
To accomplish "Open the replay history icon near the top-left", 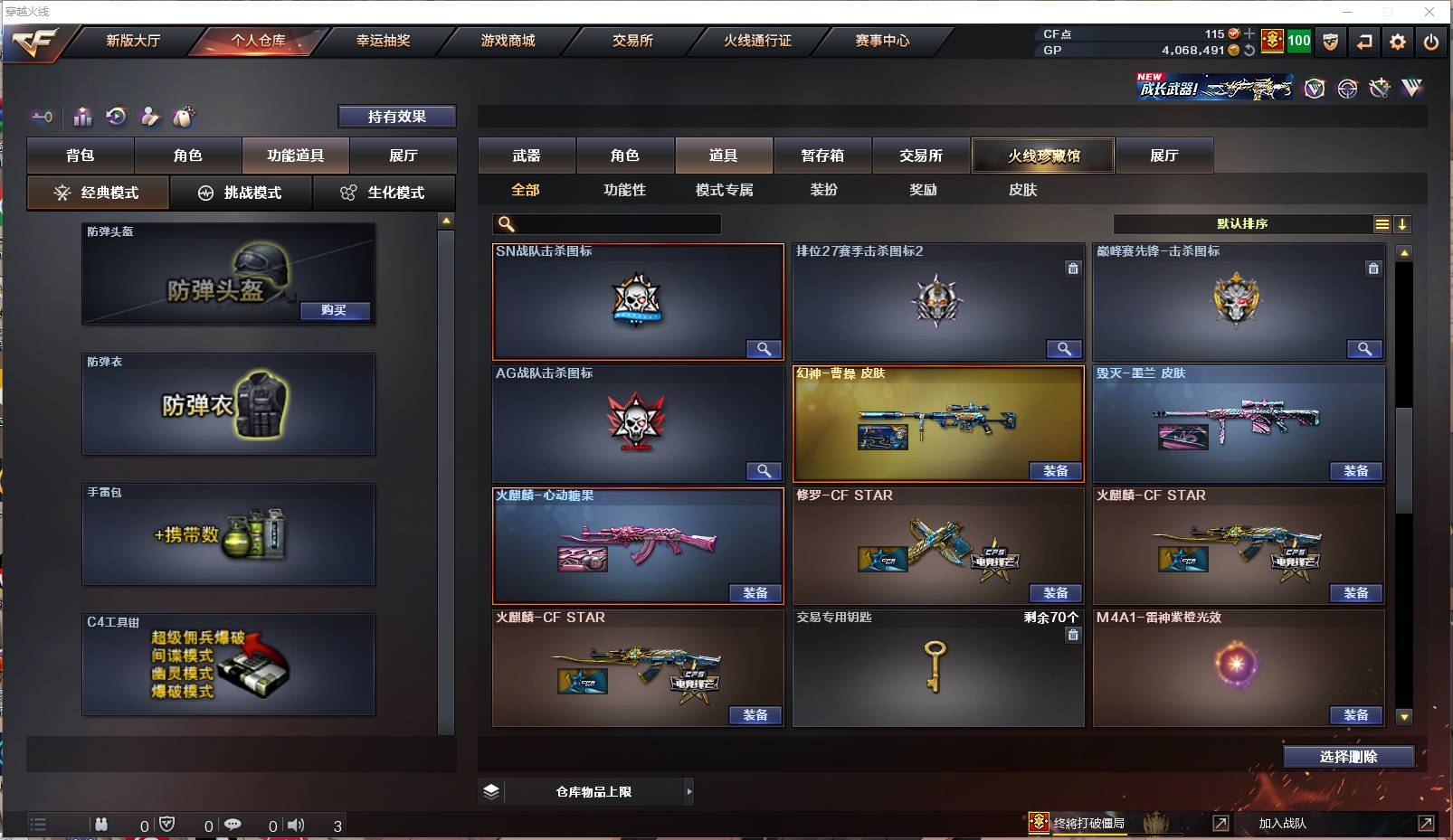I will click(115, 117).
